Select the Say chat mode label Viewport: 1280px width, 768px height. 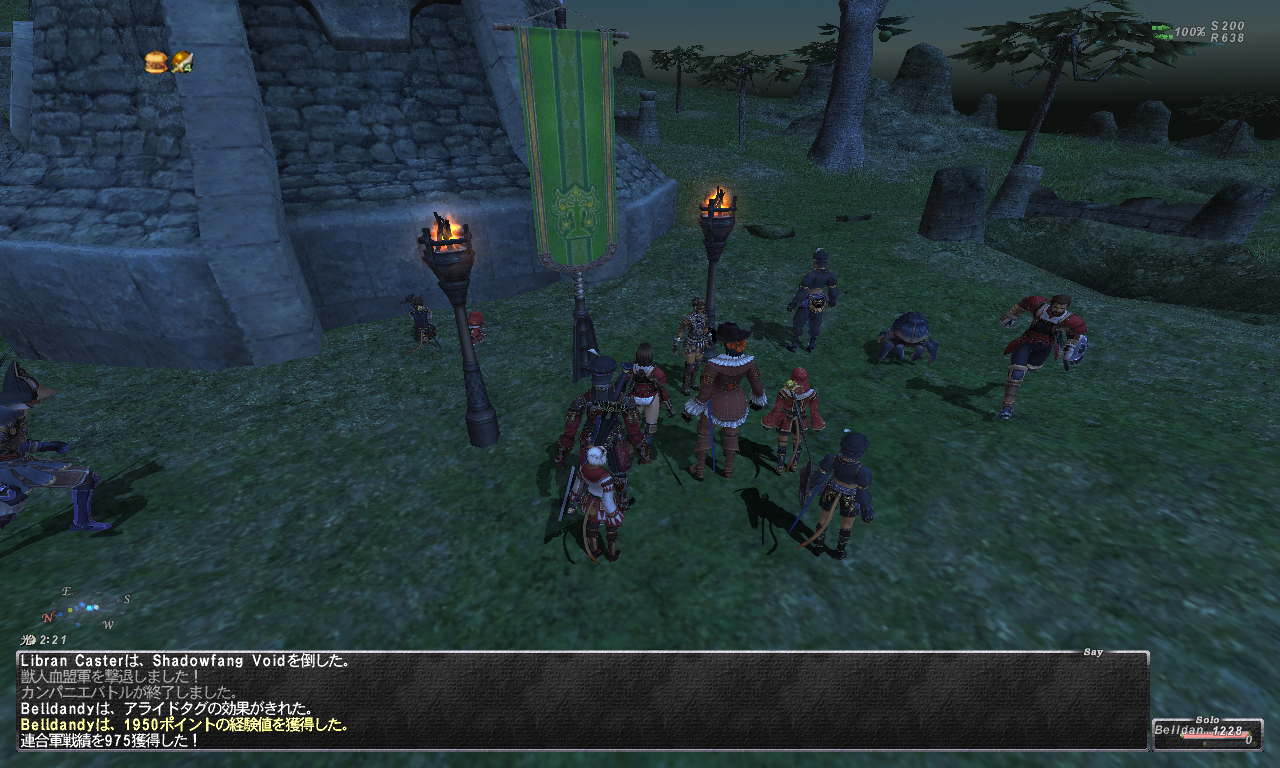[1093, 652]
